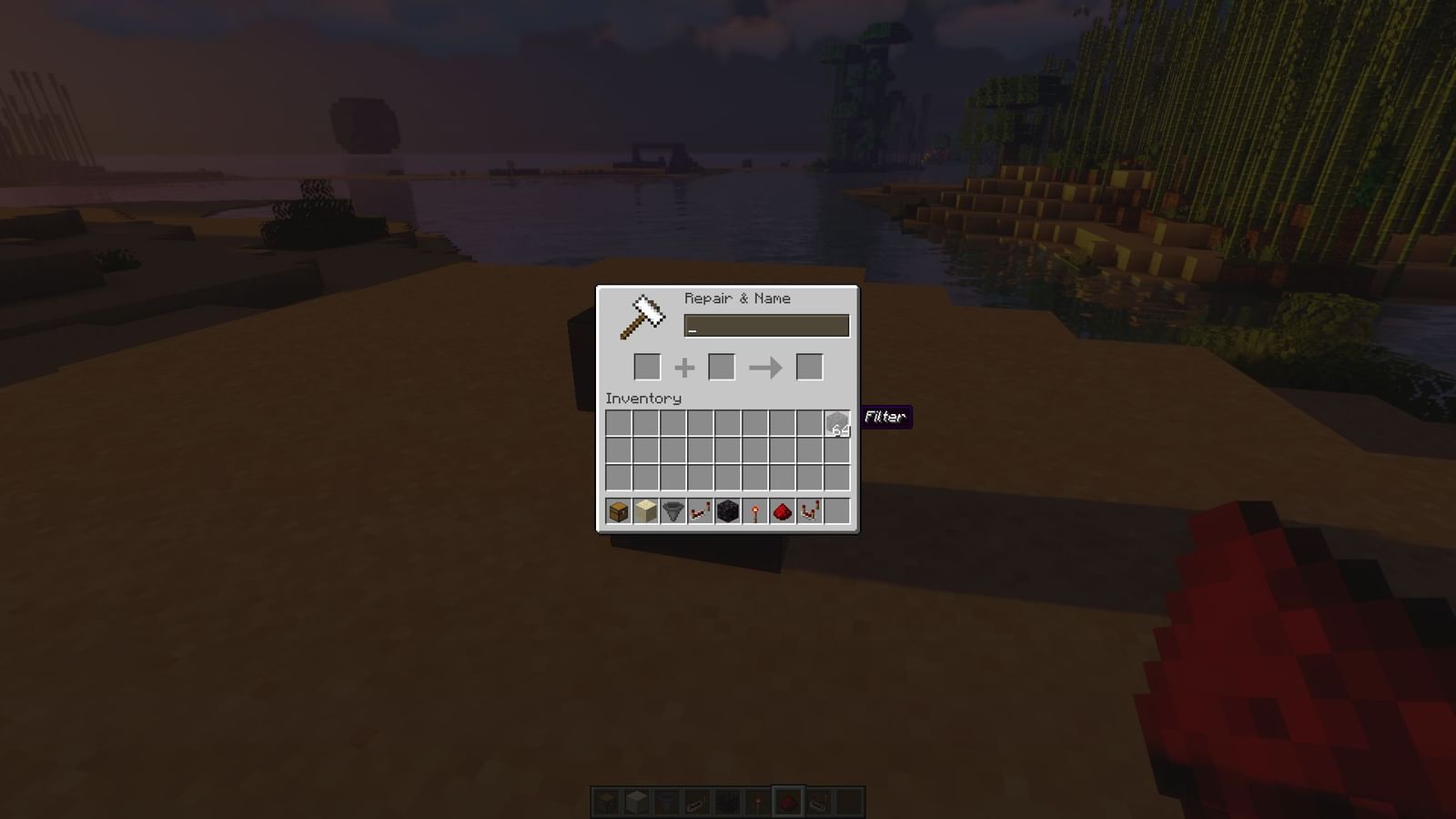Click the left anvil input slot

[x=648, y=367]
